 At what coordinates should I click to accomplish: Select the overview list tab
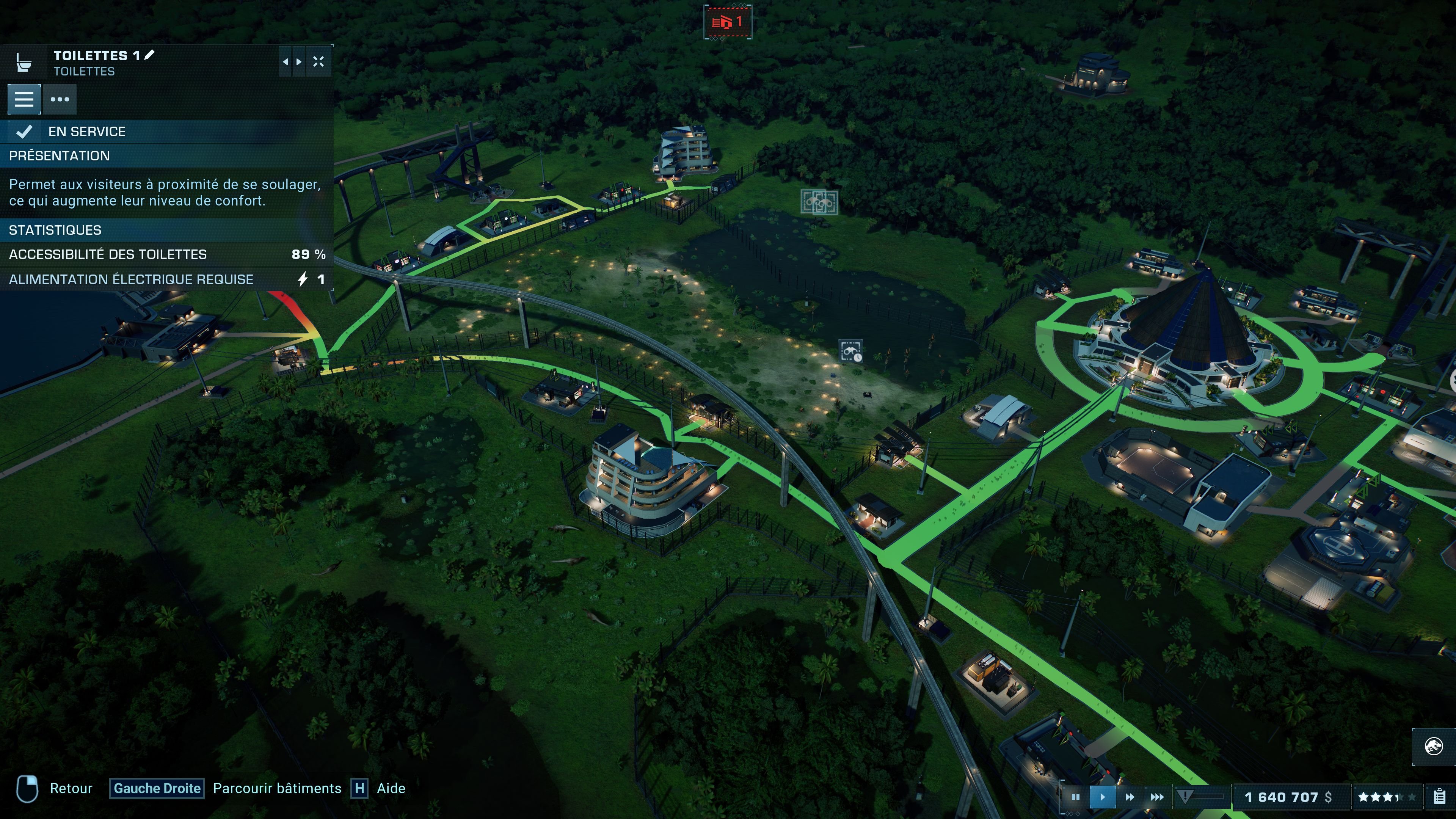click(x=24, y=99)
